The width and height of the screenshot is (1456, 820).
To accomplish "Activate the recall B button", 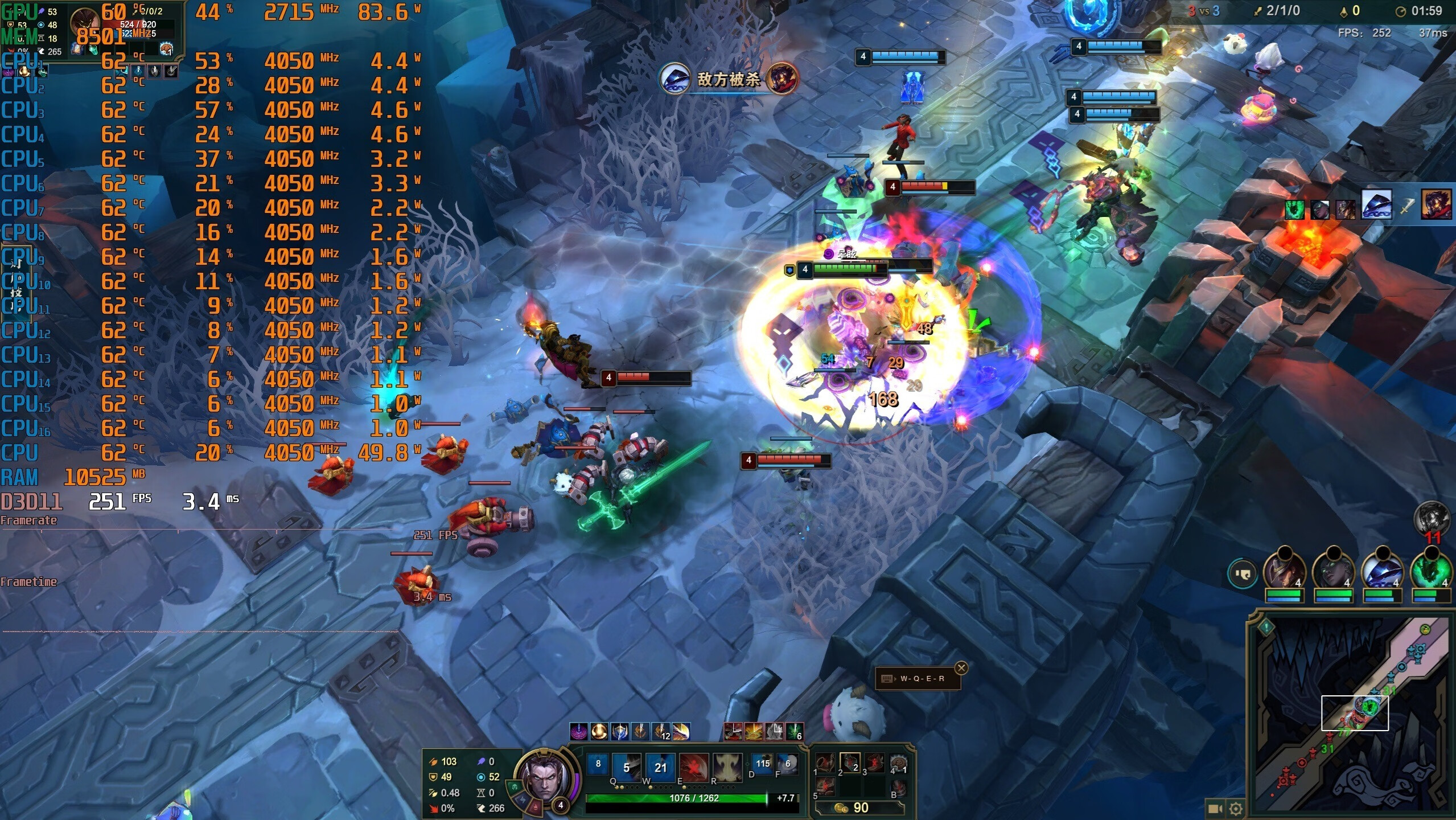I will (898, 788).
